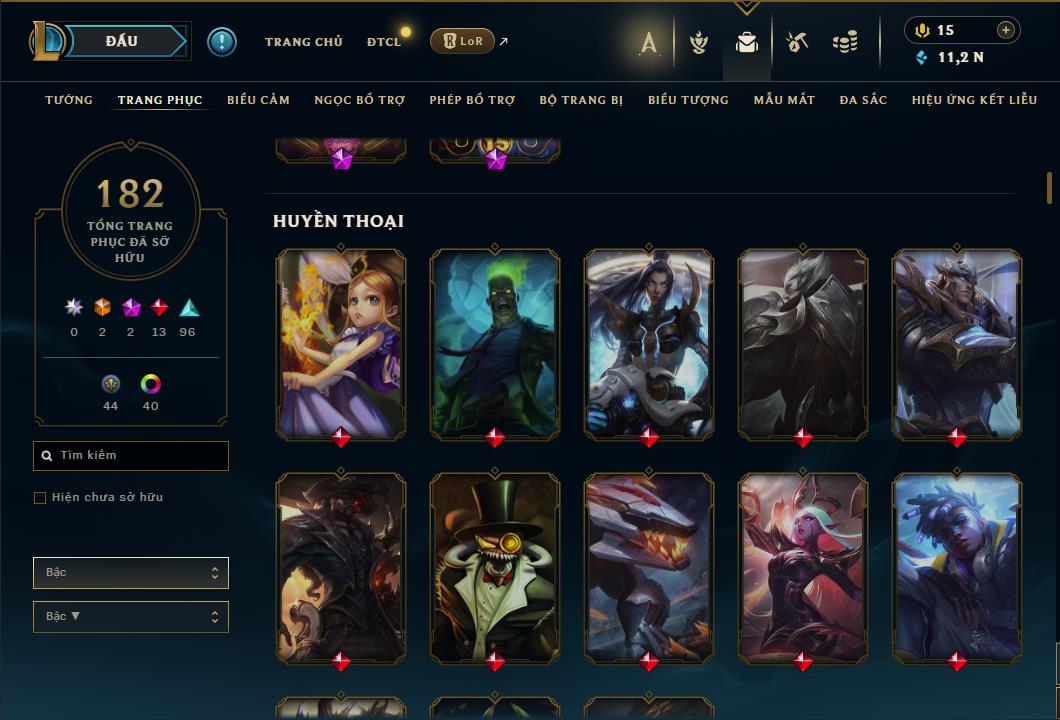Start a match with the ĐẤU button
This screenshot has width=1060, height=720.
tap(122, 41)
